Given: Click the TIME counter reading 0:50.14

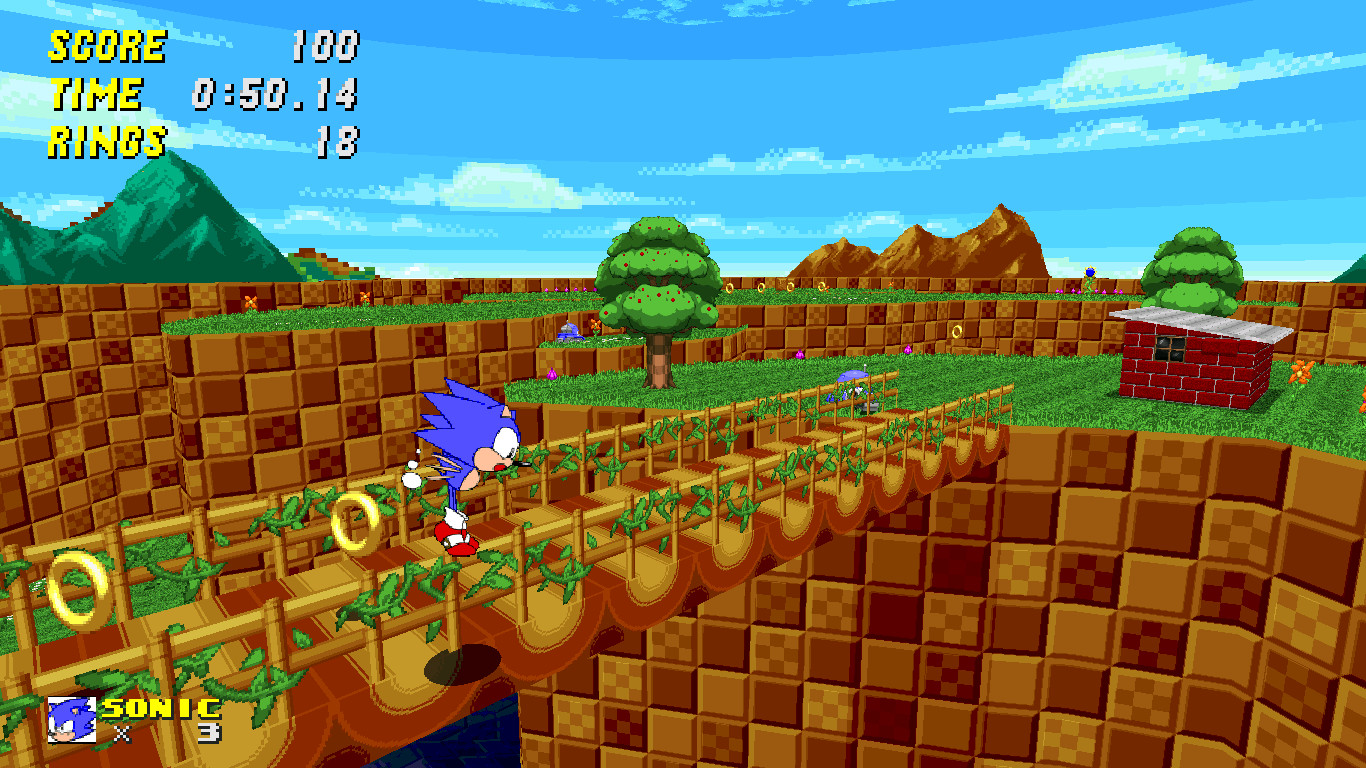Looking at the screenshot, I should pos(275,96).
